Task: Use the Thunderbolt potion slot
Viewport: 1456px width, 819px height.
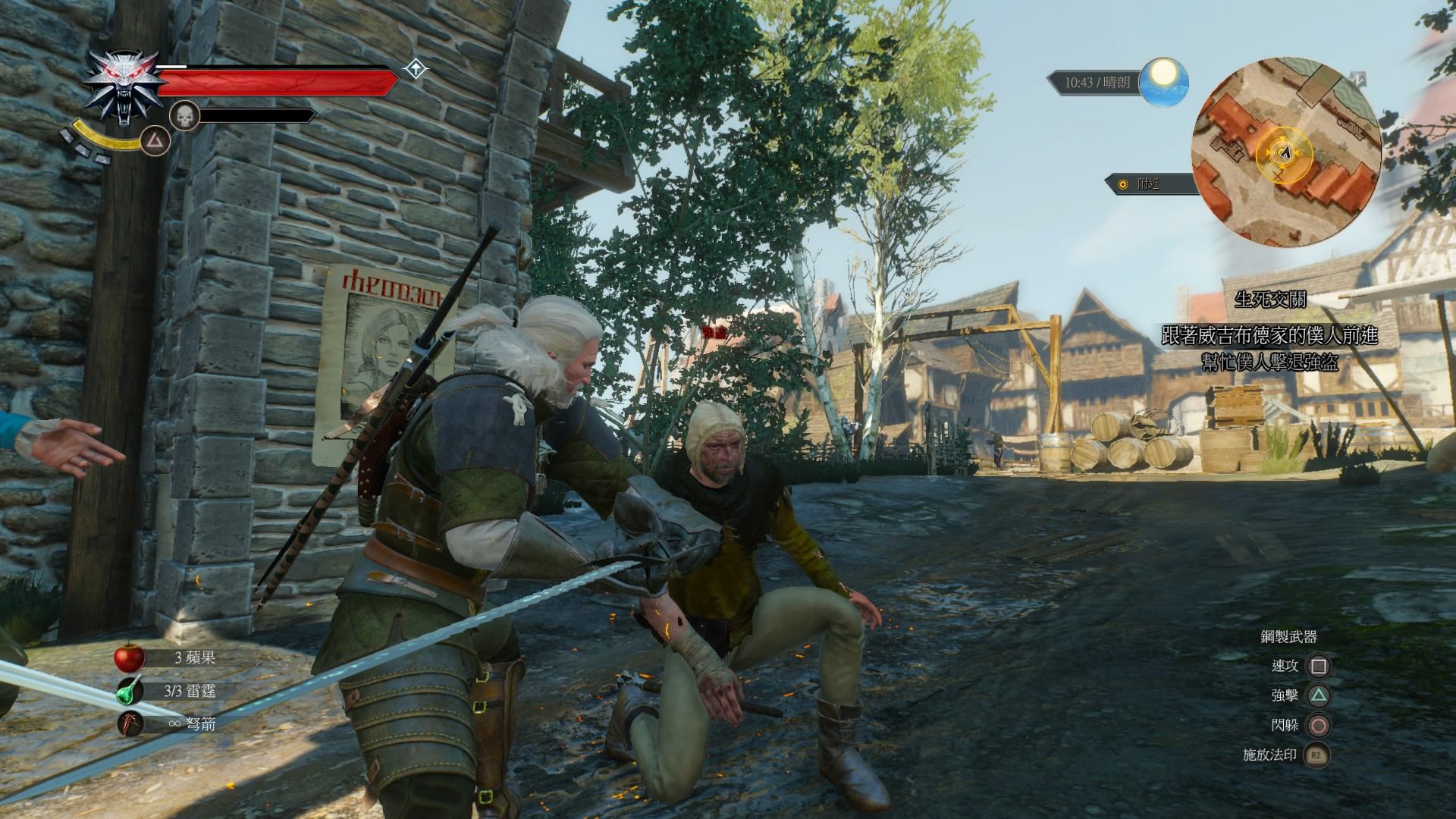Action: tap(130, 691)
